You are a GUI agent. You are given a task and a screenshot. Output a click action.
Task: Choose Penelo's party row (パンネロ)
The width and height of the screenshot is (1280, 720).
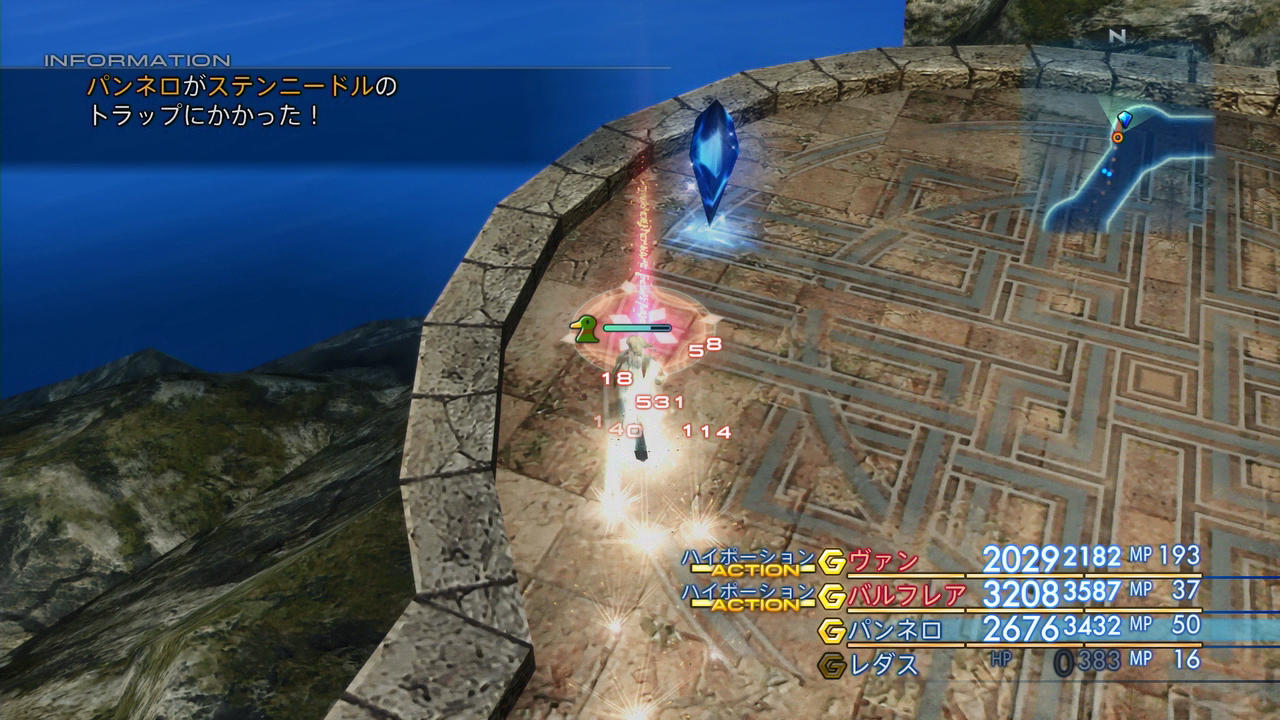(895, 630)
